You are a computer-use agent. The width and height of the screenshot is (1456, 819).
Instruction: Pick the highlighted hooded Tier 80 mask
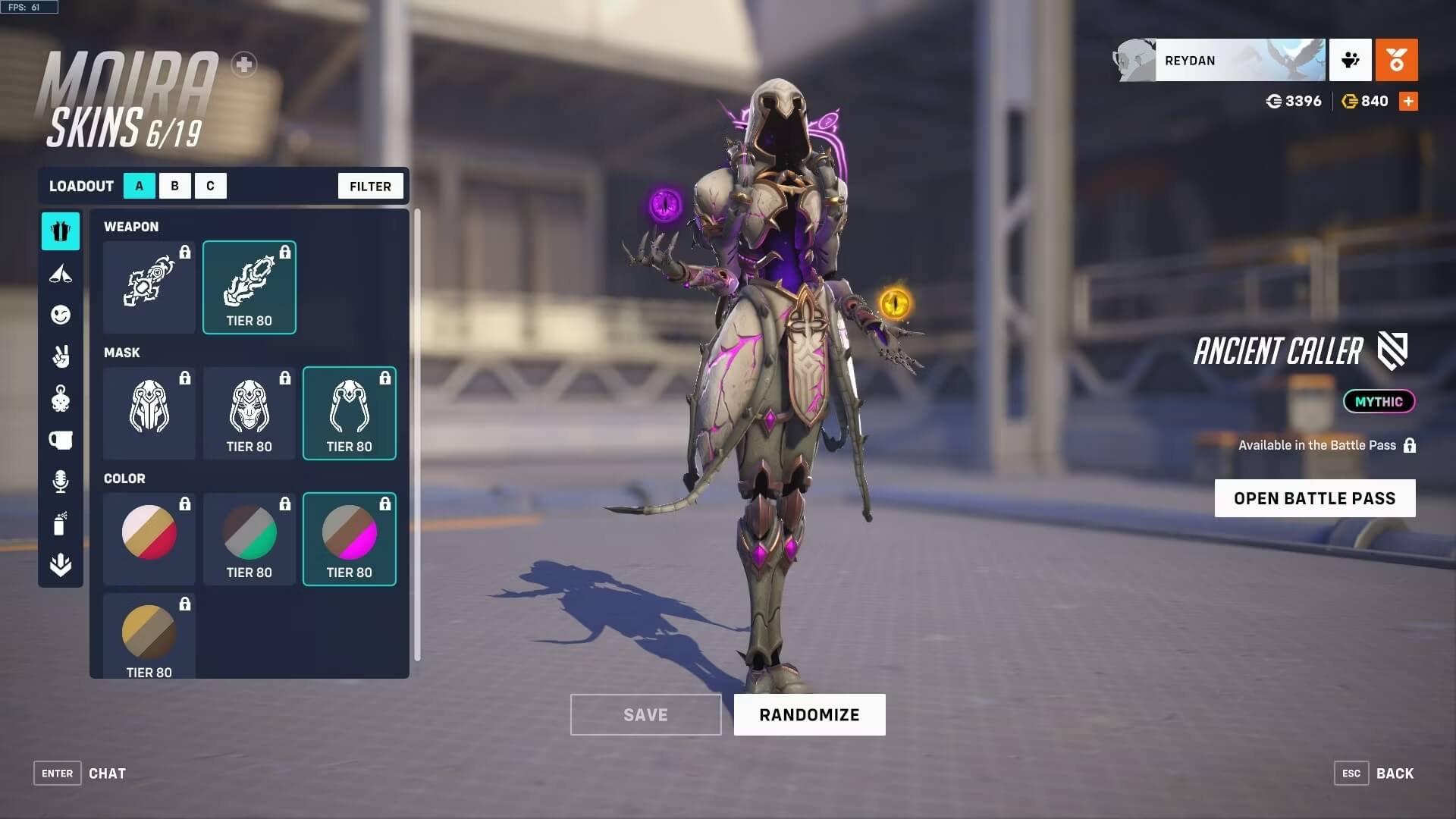tap(350, 413)
